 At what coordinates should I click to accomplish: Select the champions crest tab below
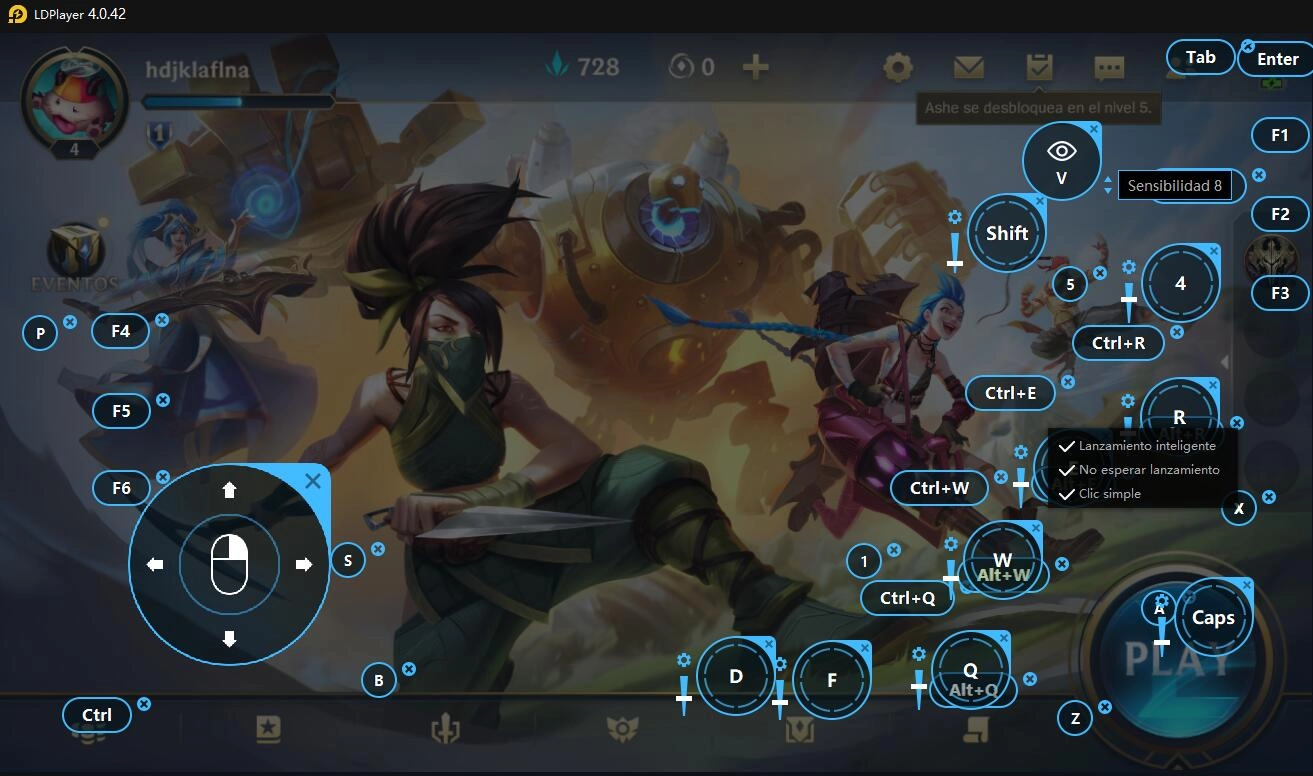tap(801, 731)
